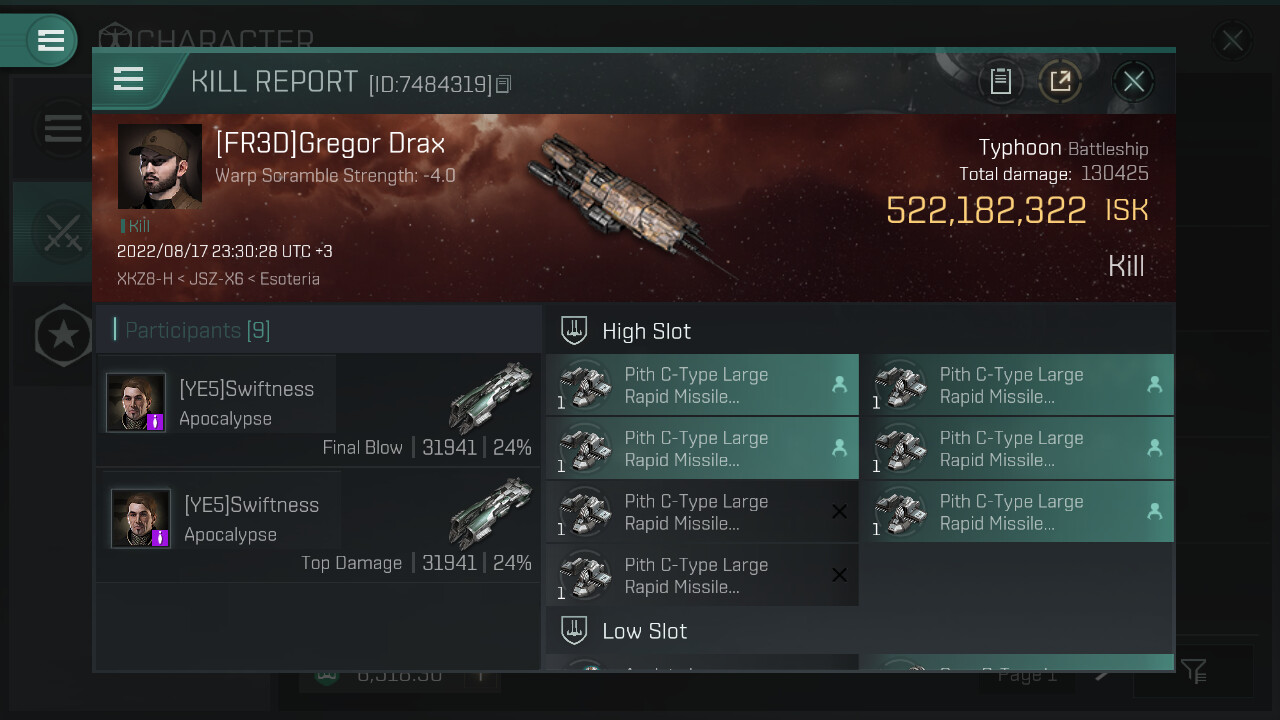Viewport: 1280px width, 720px height.
Task: View Gregor Drax's character portrait
Action: click(x=160, y=166)
